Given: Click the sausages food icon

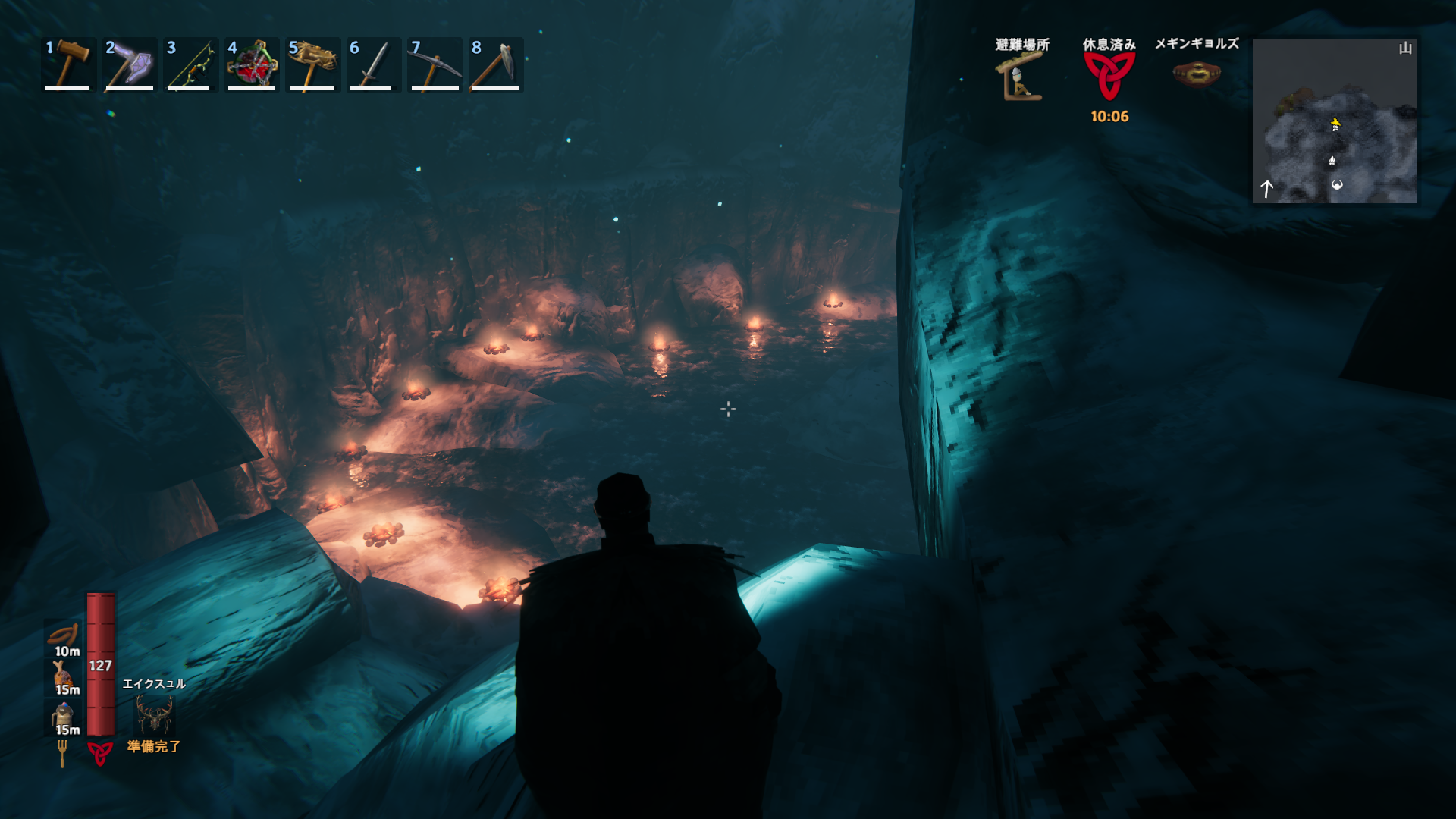Looking at the screenshot, I should click(64, 634).
